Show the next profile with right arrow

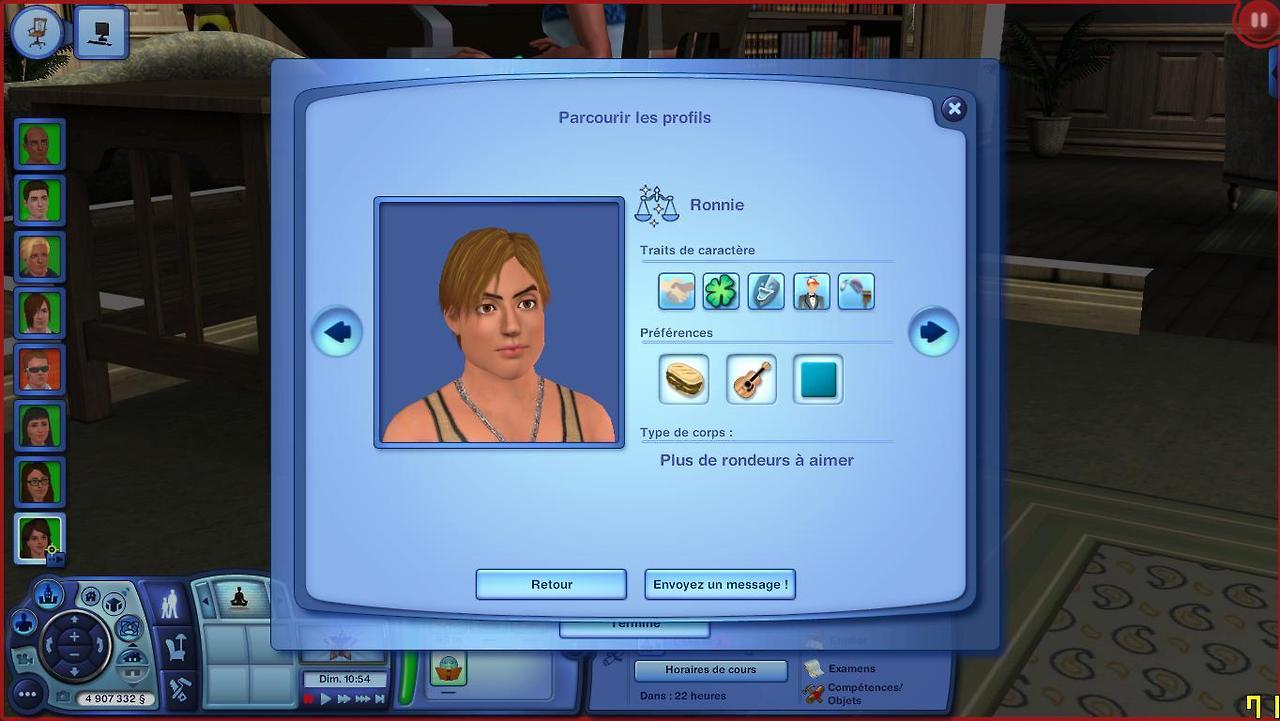[x=933, y=332]
